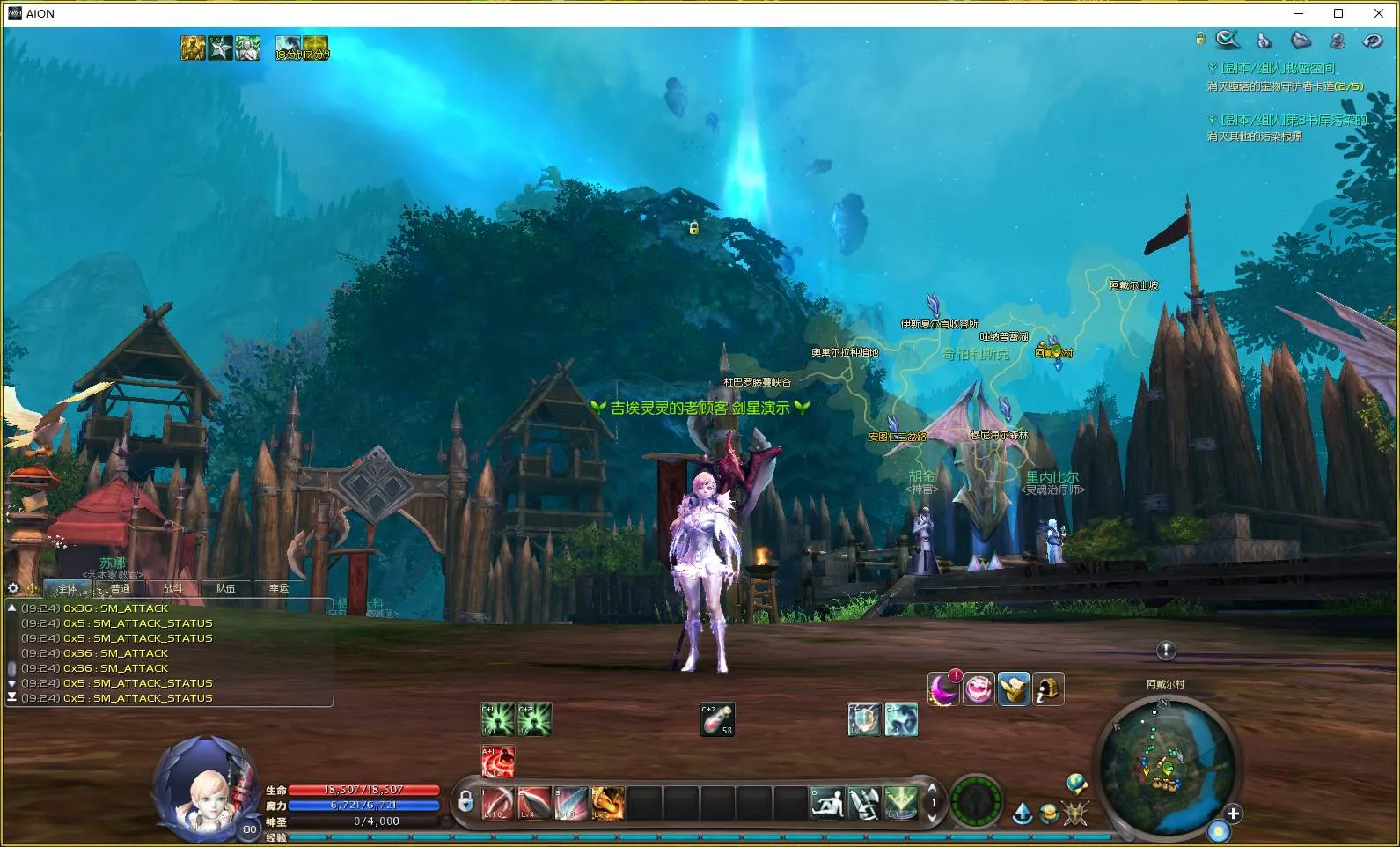Toggle the hotbar padlock lock
Screen dimensions: 1400x847
pos(465,801)
